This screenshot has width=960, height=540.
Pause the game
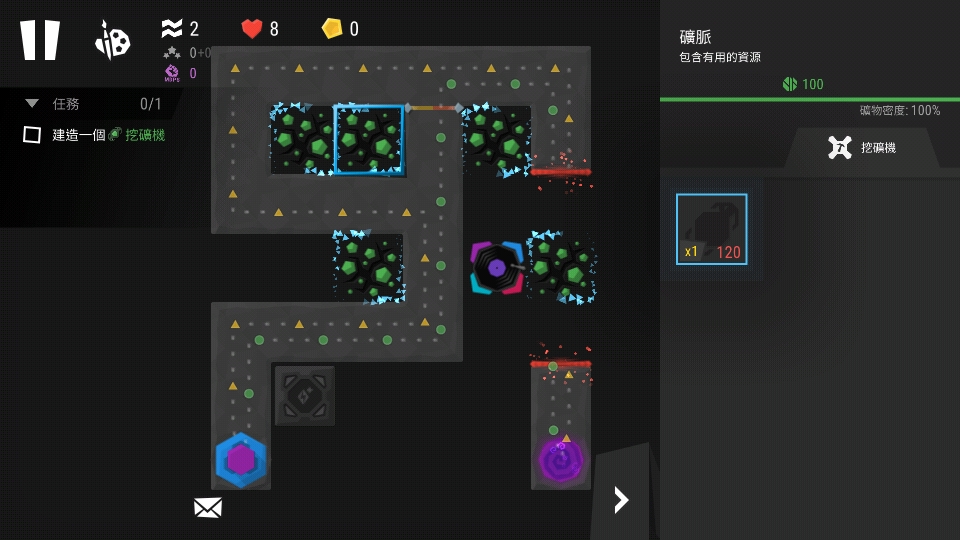tap(40, 40)
